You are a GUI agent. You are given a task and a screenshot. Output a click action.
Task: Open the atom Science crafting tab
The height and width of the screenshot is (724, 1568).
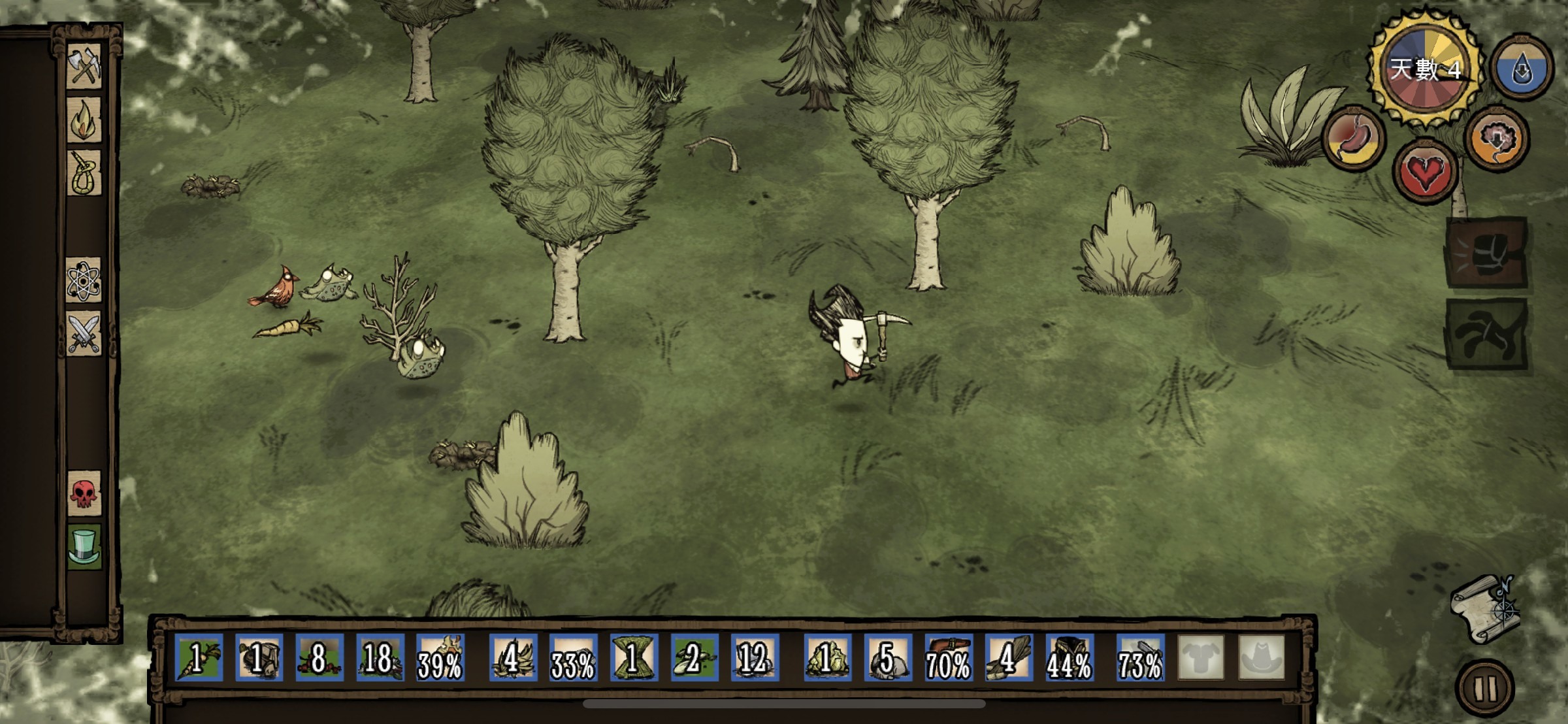(84, 280)
